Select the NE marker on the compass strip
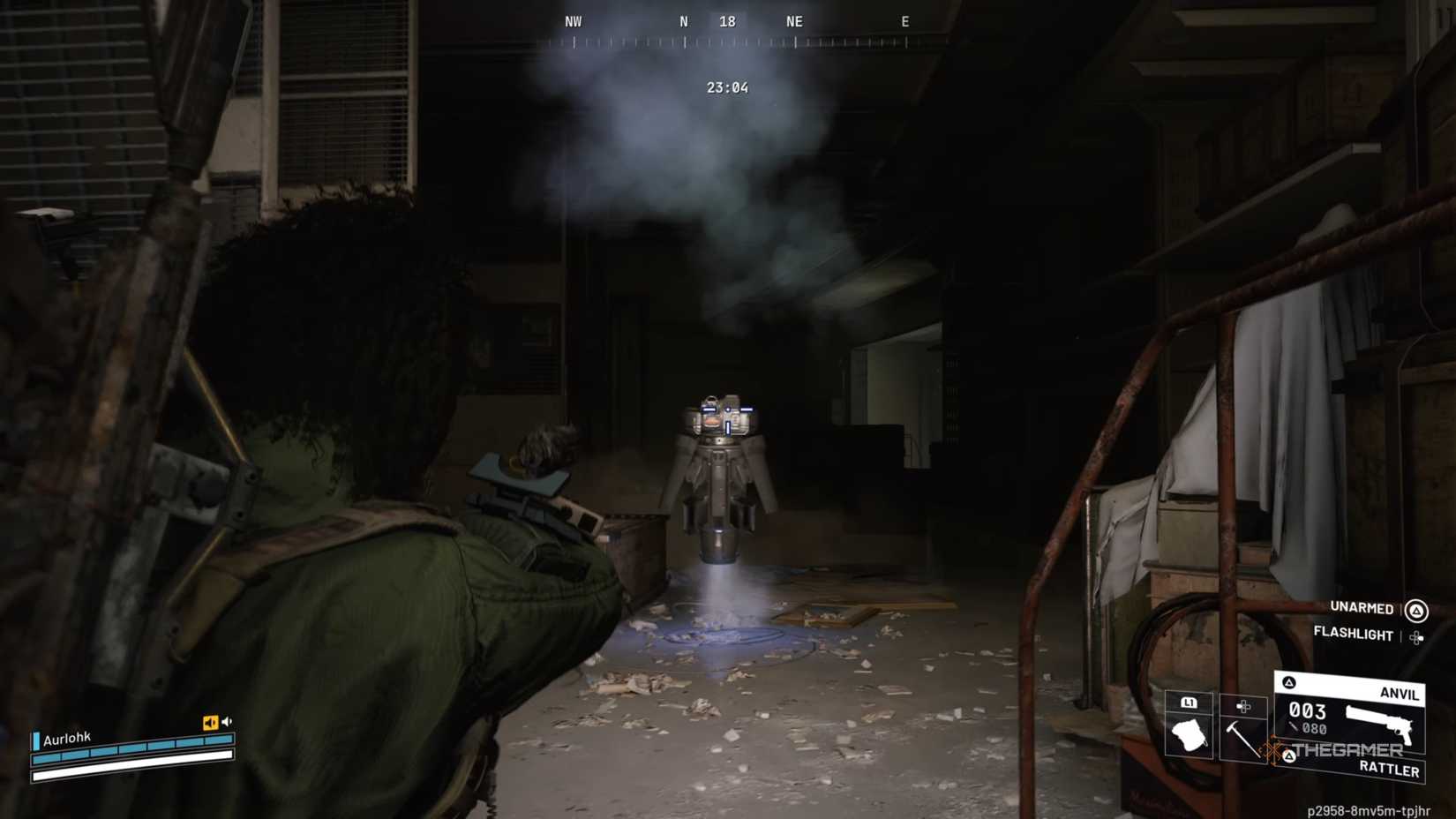The image size is (1456, 819). tap(793, 20)
